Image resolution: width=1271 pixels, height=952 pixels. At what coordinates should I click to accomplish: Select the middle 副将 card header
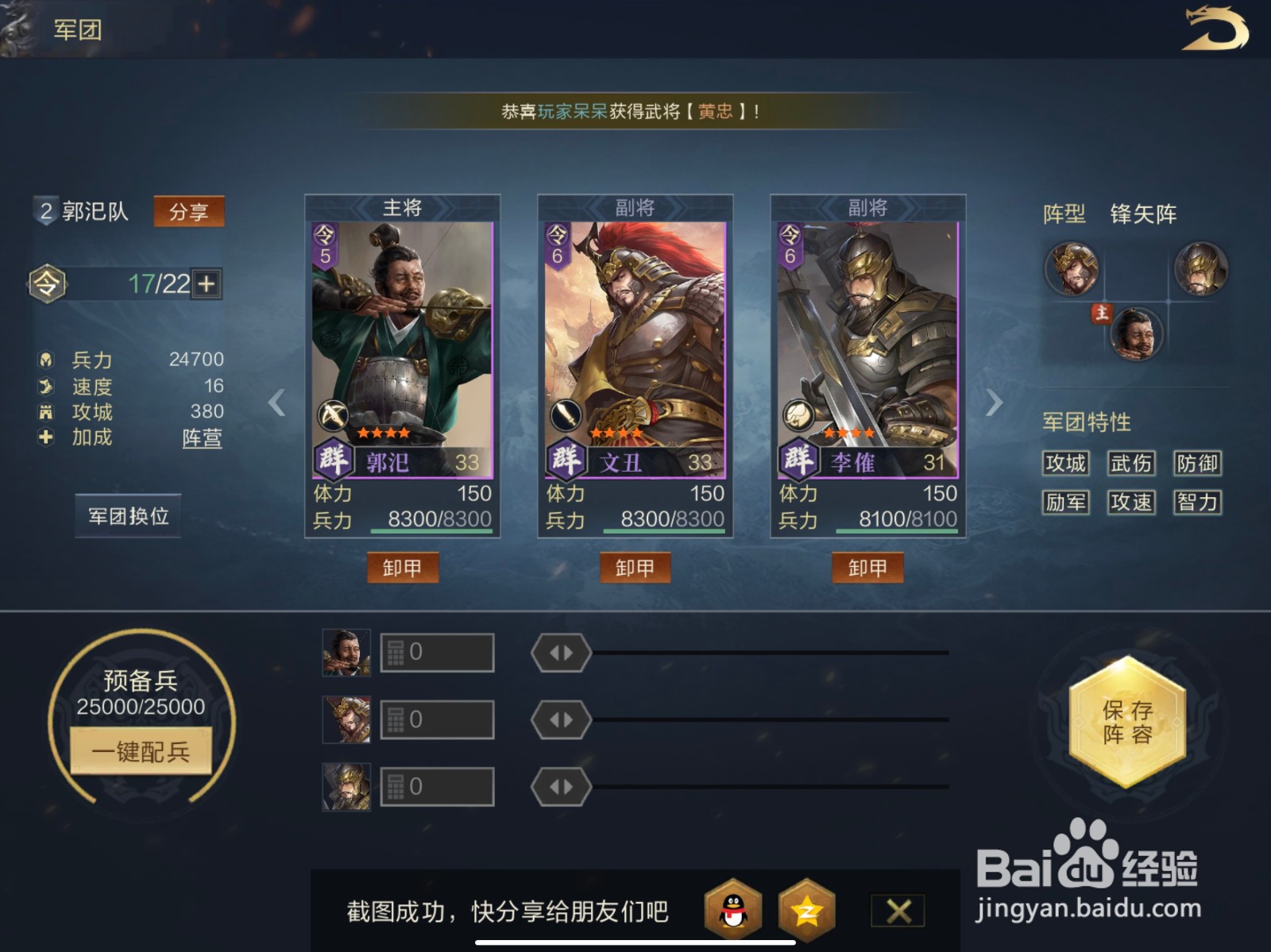pos(635,206)
